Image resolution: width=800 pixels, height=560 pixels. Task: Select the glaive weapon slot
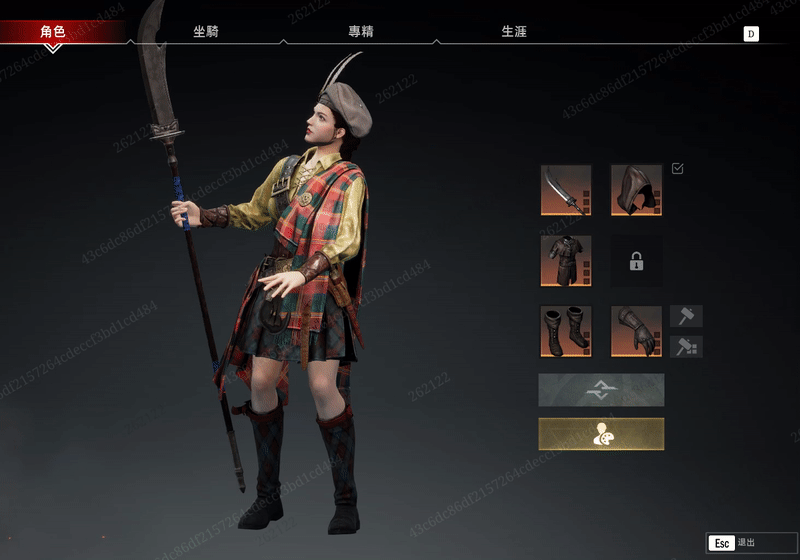point(566,190)
